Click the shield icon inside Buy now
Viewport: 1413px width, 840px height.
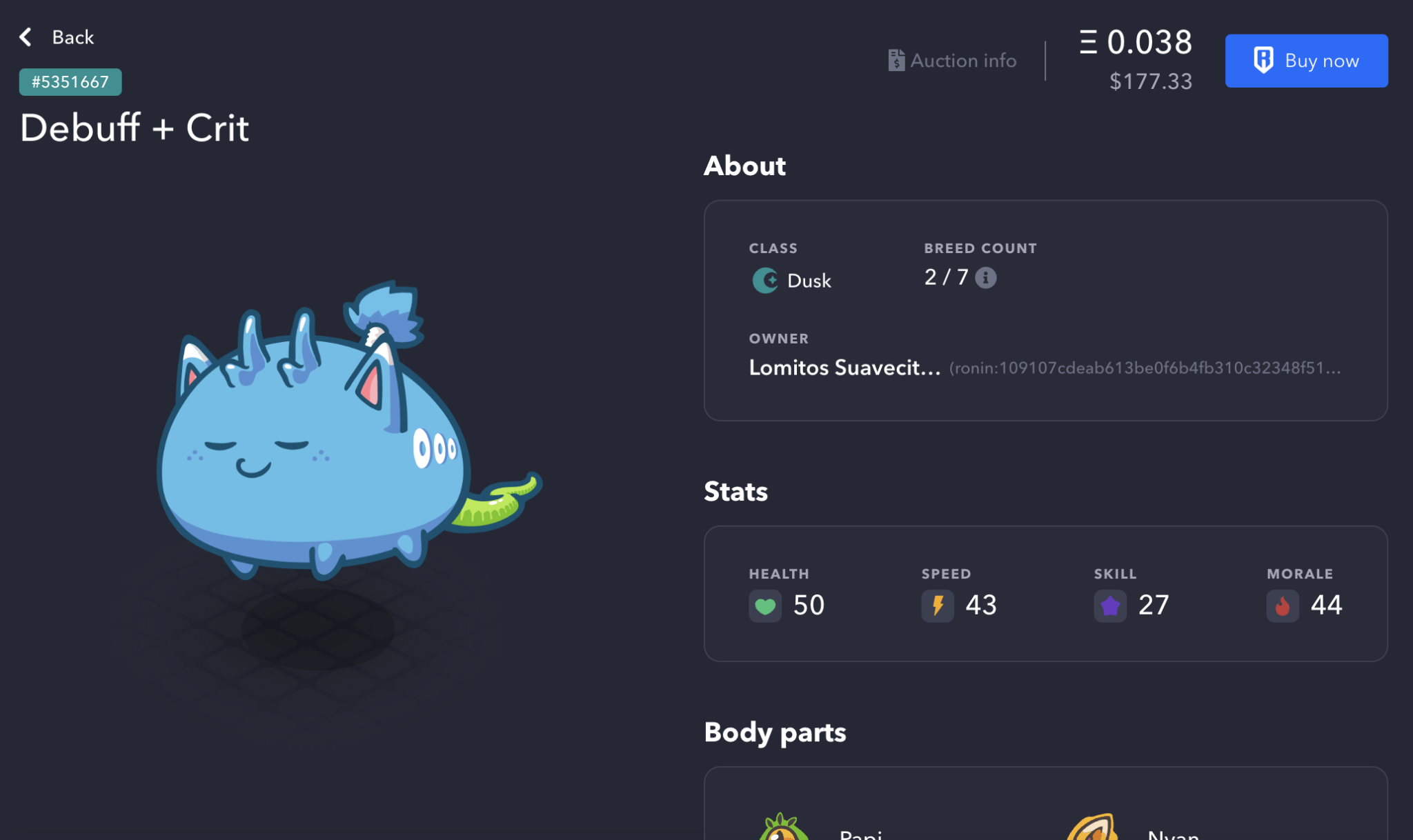1265,60
